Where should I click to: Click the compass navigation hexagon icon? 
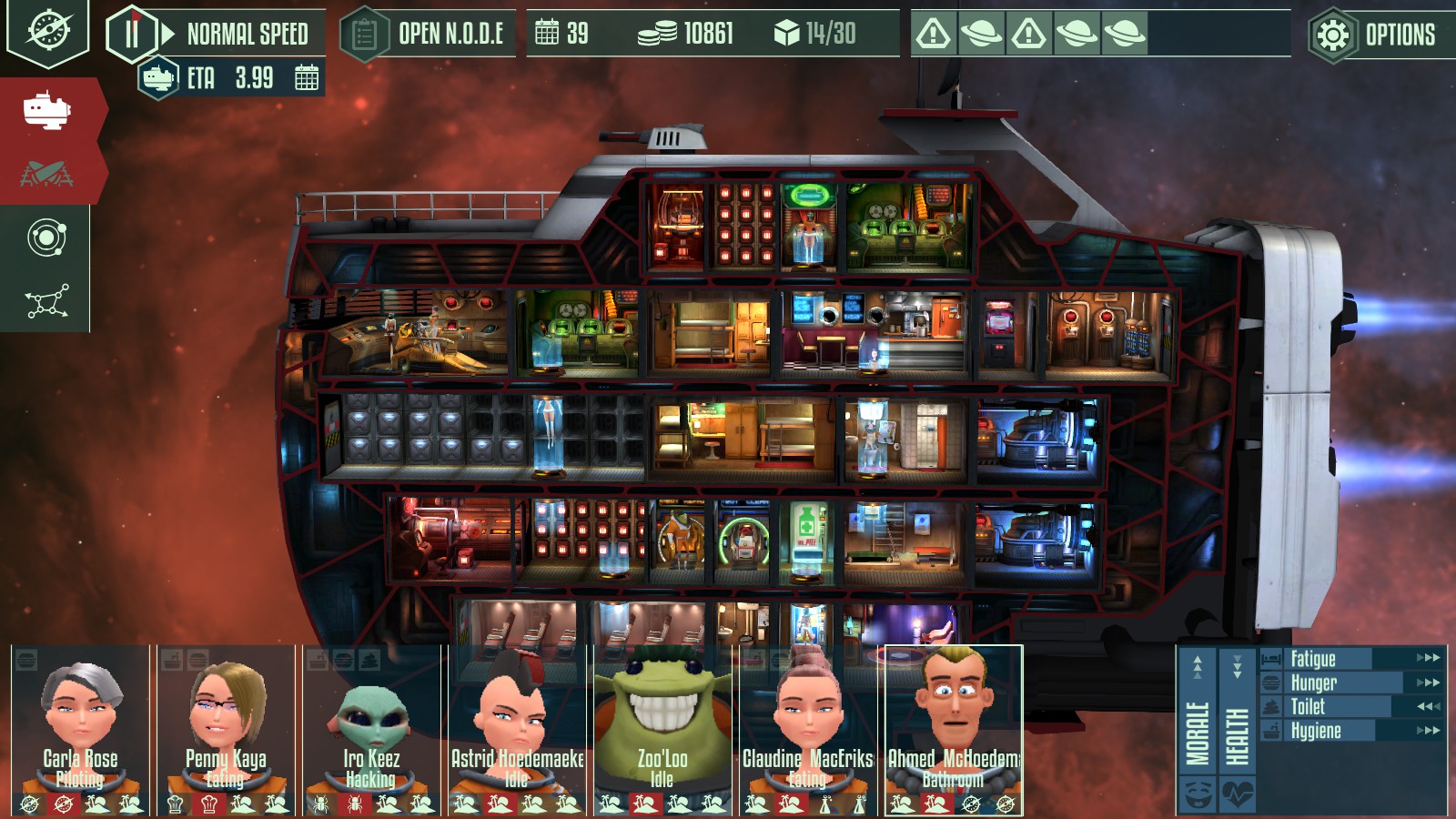[47, 30]
